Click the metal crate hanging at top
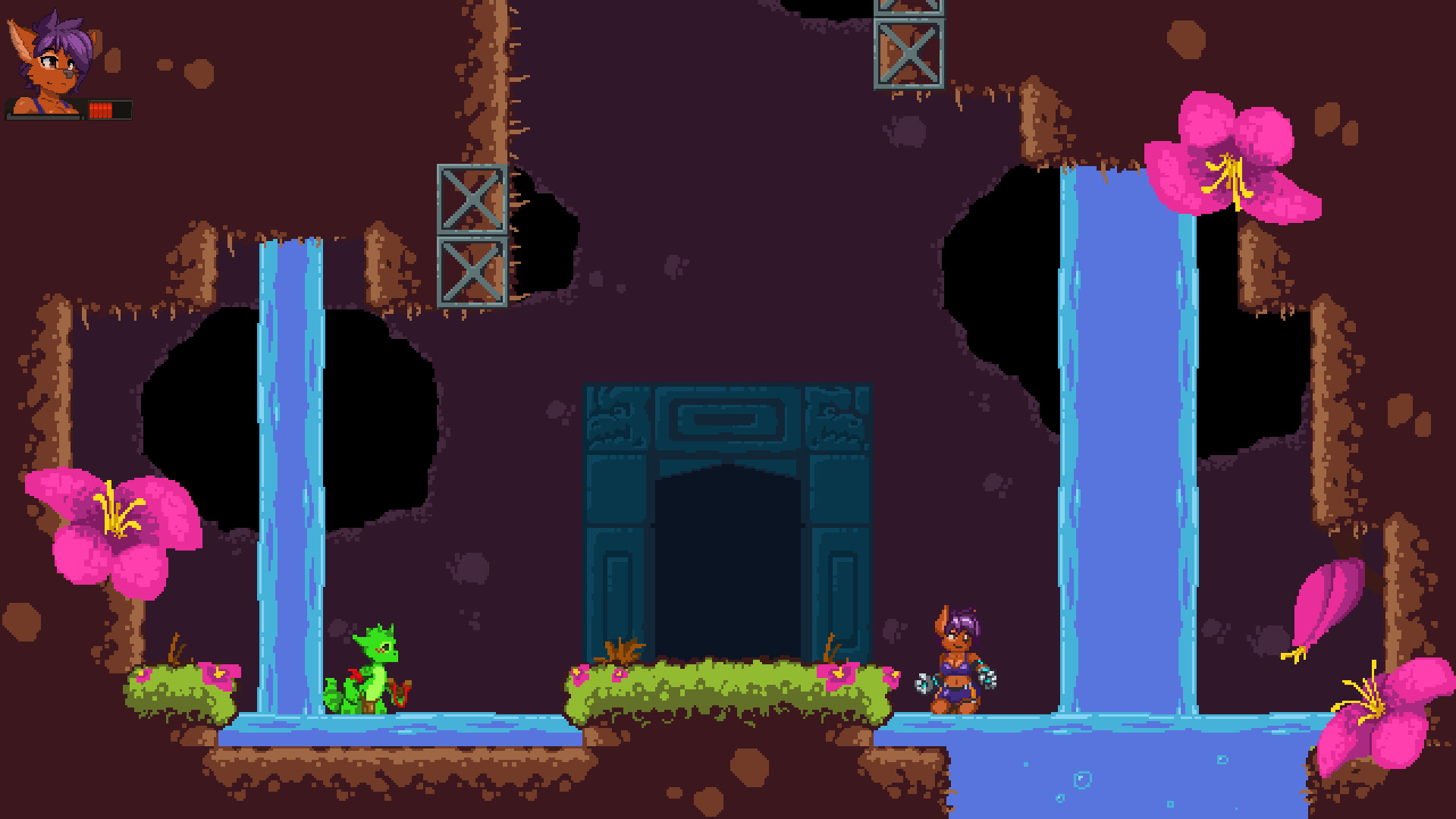The image size is (1456, 819). point(907,55)
